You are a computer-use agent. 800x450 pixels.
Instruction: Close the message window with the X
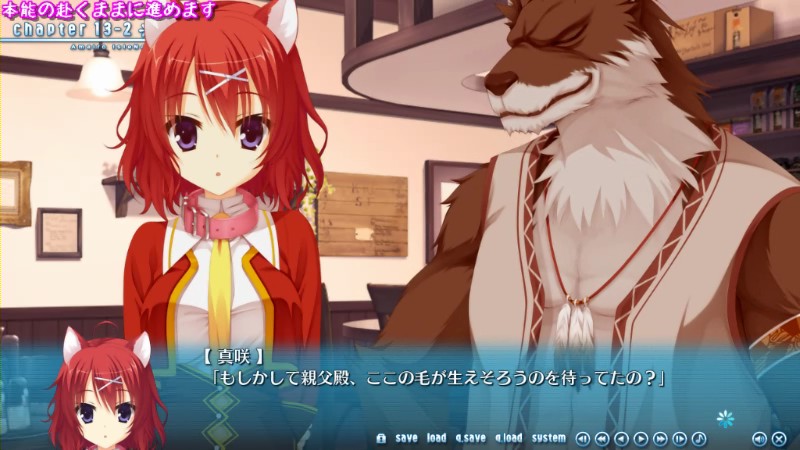778,438
